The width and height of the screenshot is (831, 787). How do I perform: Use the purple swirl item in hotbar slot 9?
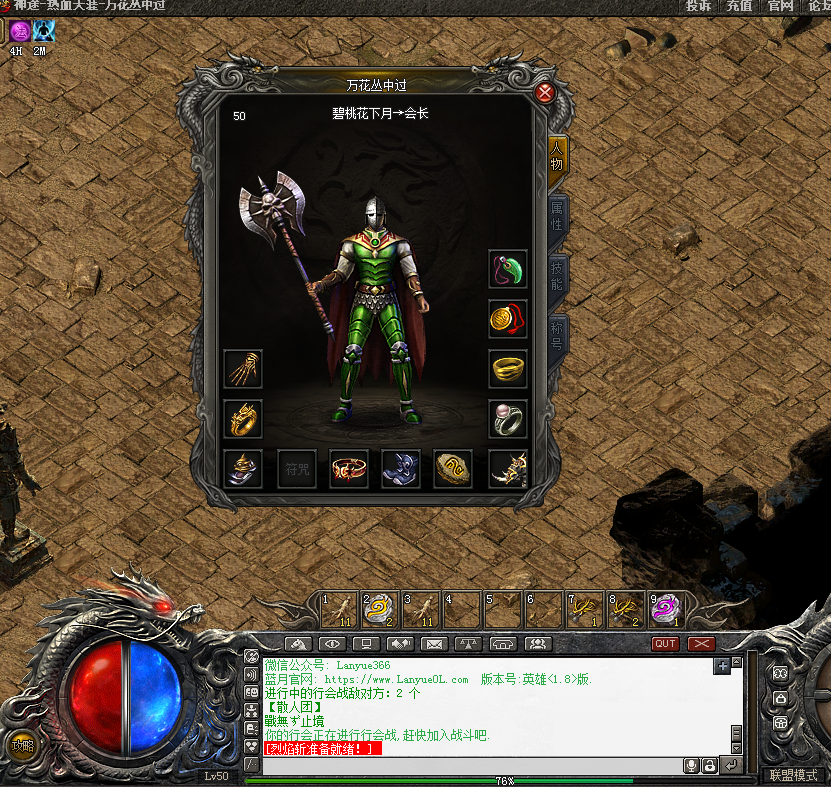coord(667,609)
